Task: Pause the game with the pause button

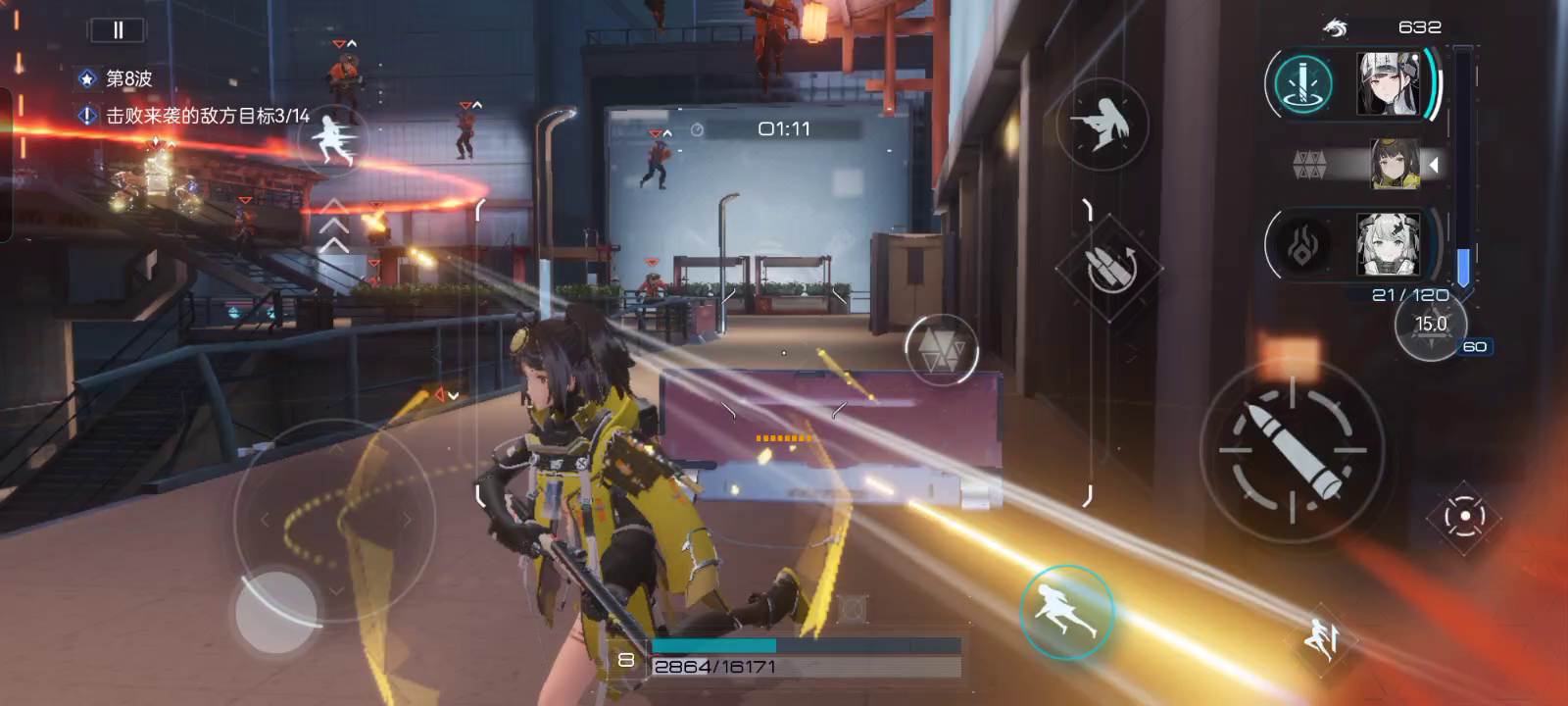Action: (118, 30)
